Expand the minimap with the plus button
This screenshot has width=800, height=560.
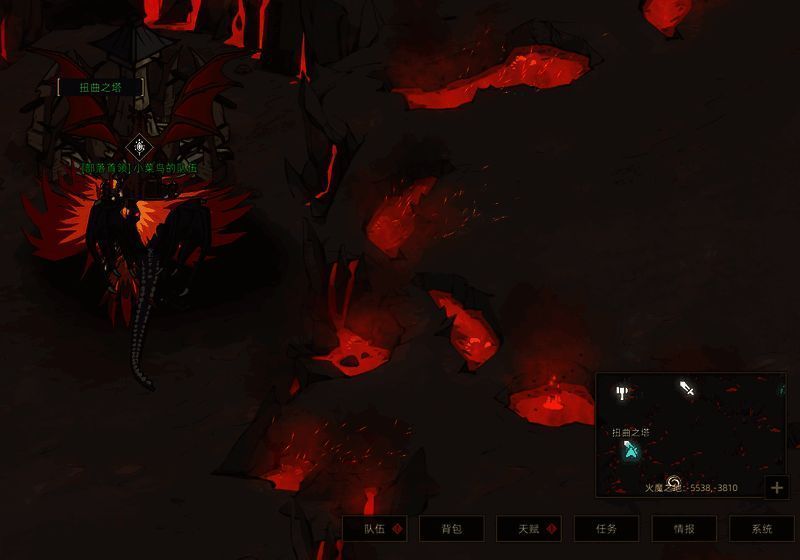pos(777,487)
